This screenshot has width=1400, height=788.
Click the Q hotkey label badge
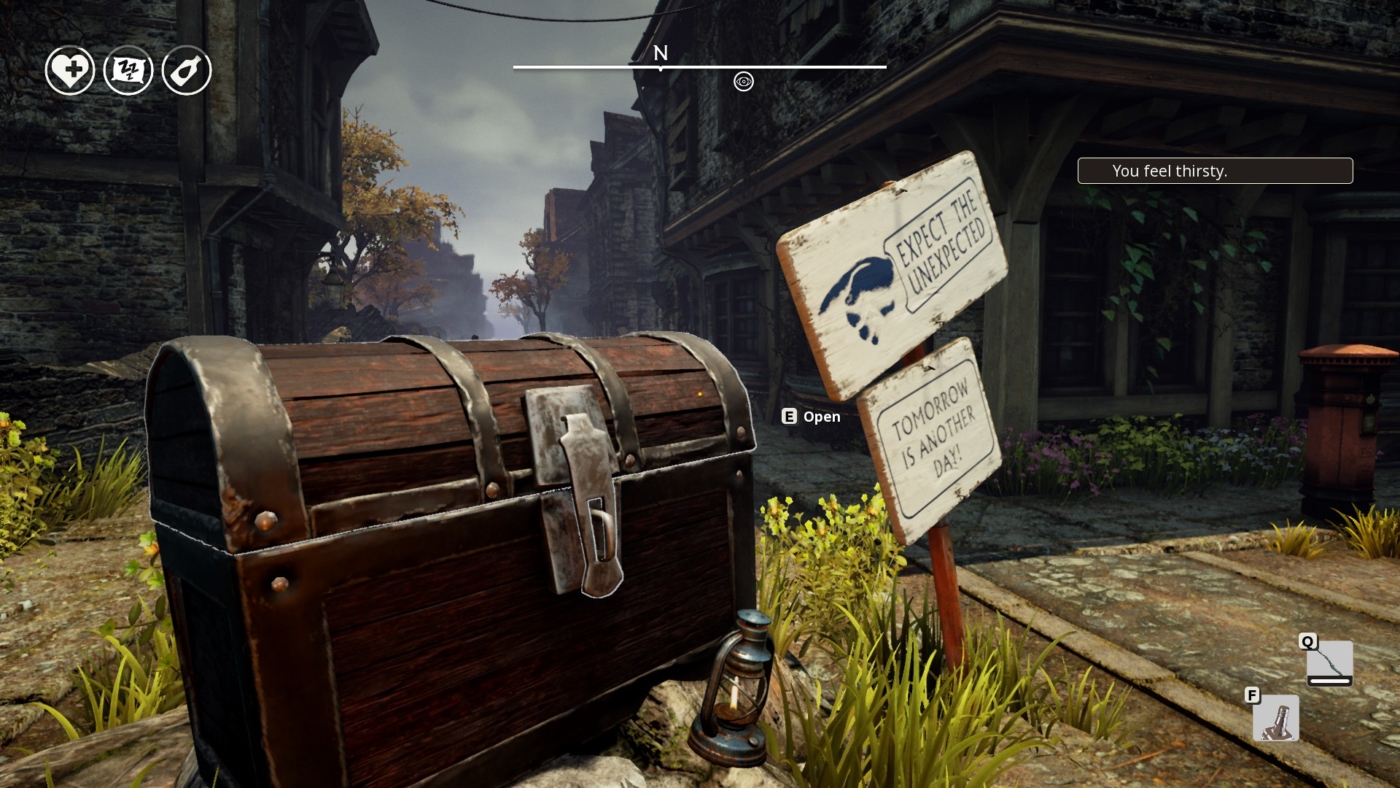[x=1307, y=640]
